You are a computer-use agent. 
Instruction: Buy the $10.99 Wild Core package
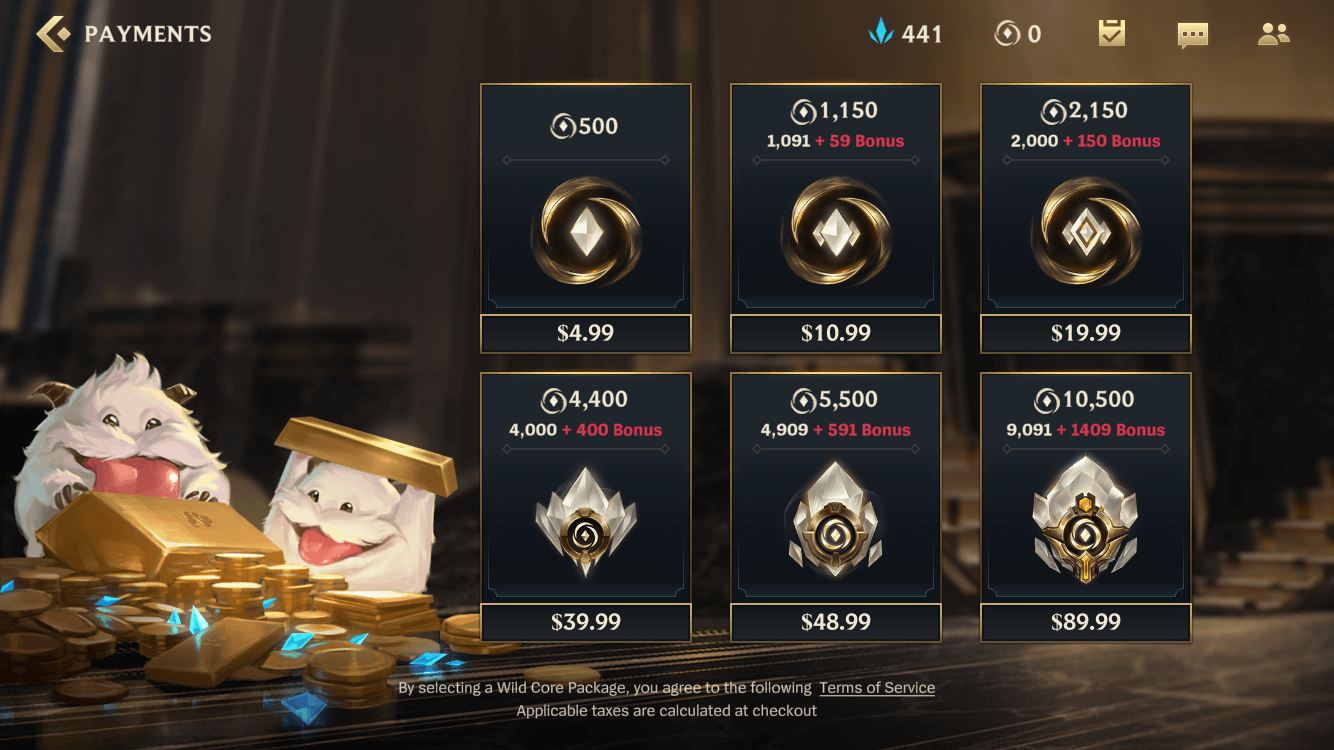point(835,334)
